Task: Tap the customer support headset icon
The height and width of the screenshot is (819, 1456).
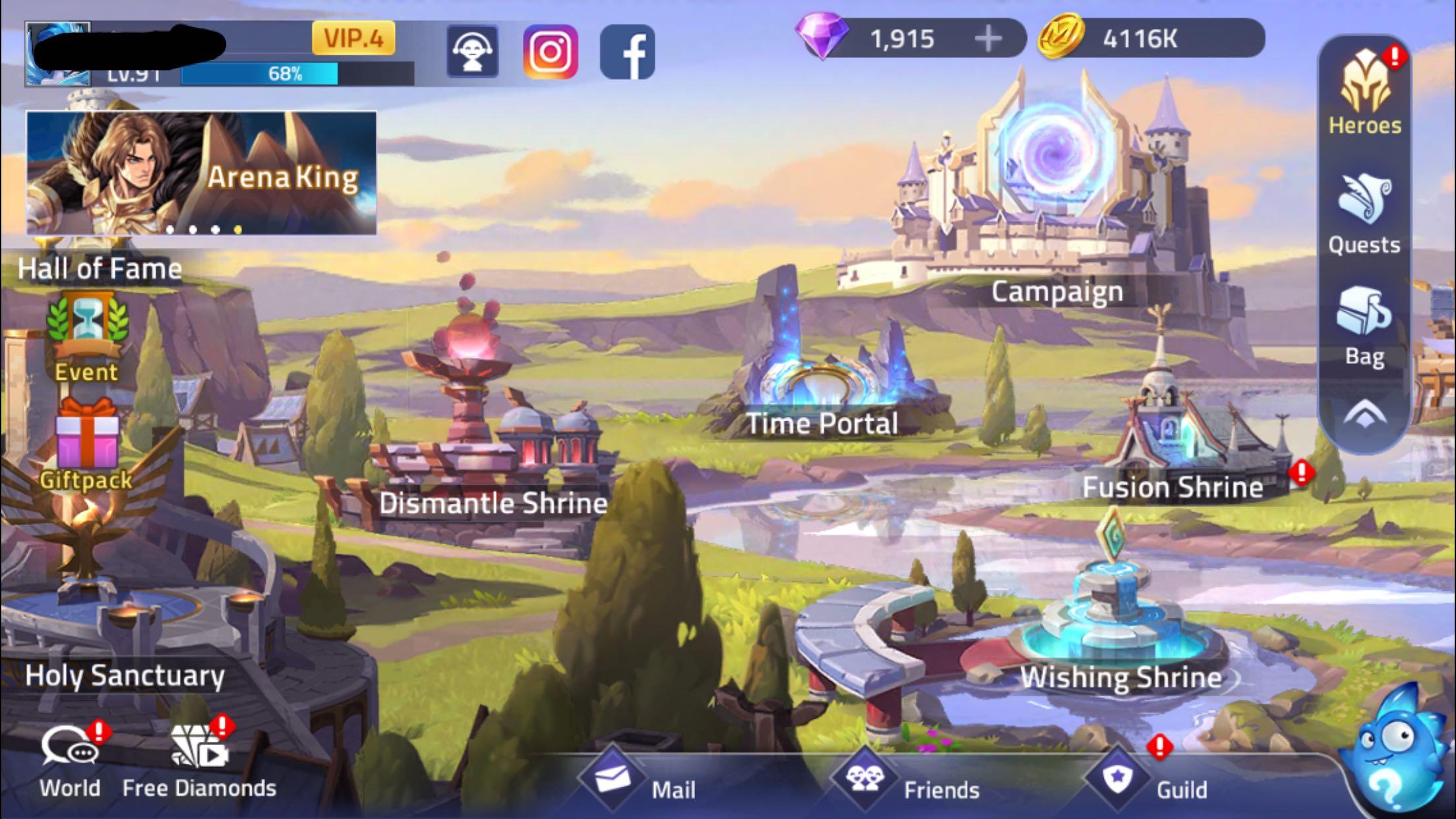Action: coord(473,52)
